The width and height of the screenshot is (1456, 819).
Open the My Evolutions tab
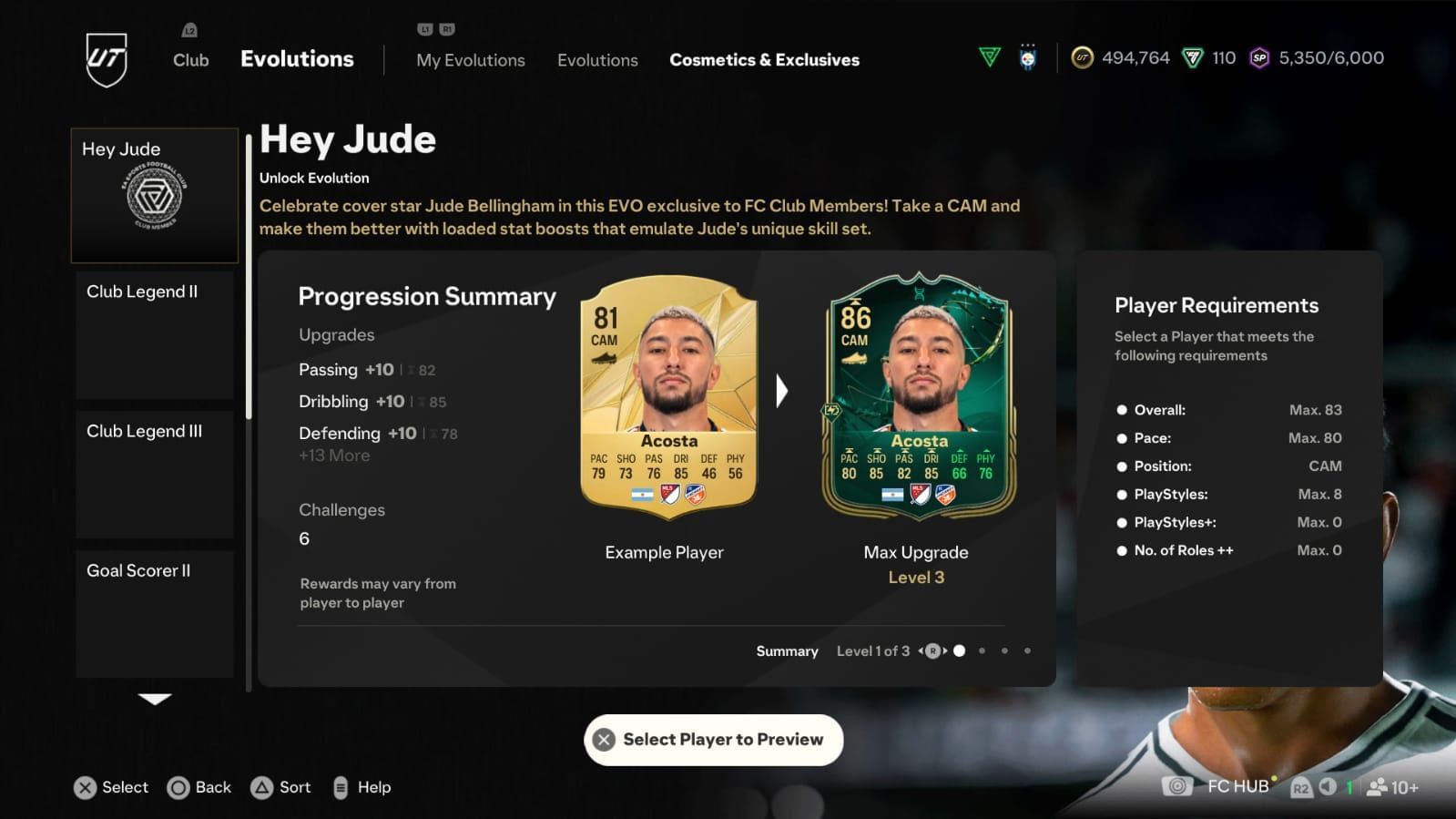coord(470,59)
